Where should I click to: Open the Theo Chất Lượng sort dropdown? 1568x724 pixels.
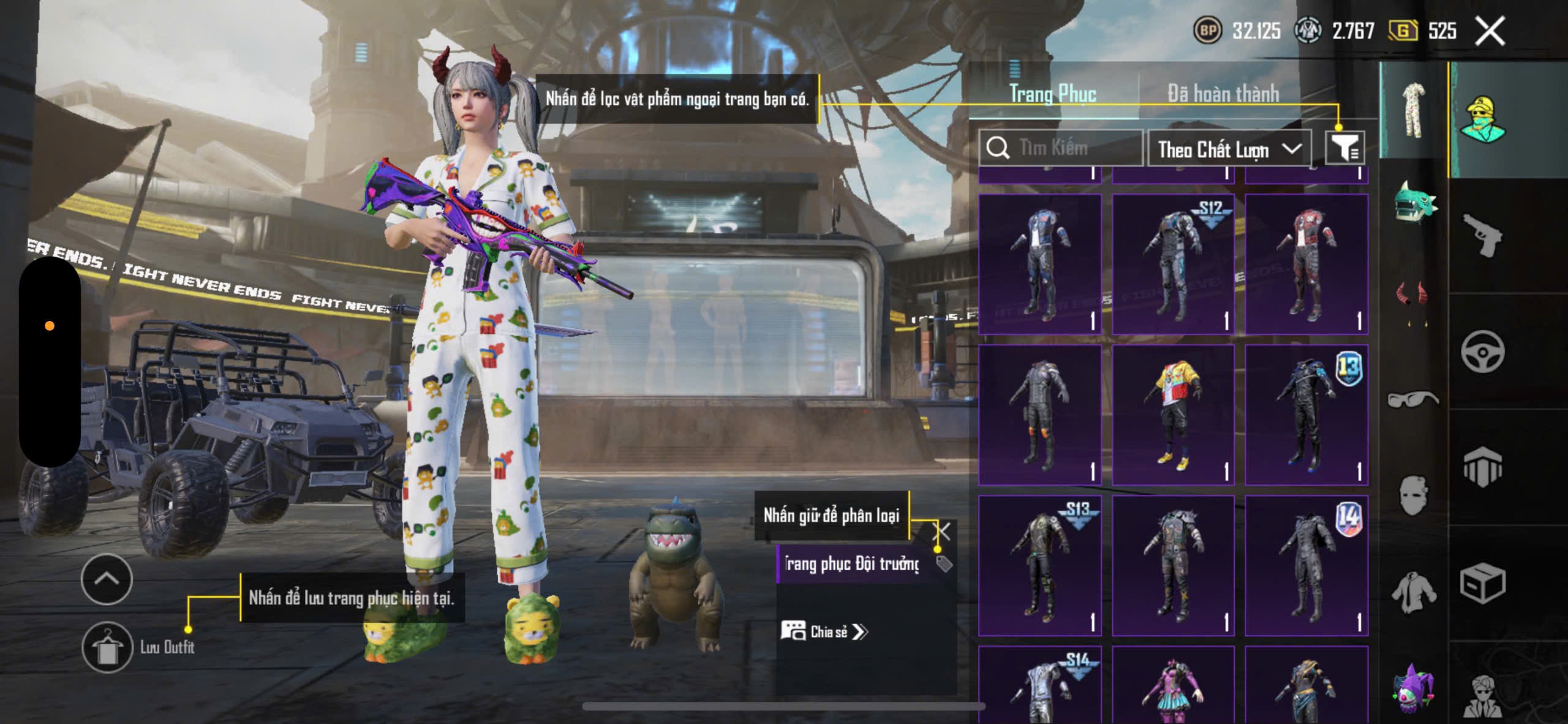(1229, 149)
